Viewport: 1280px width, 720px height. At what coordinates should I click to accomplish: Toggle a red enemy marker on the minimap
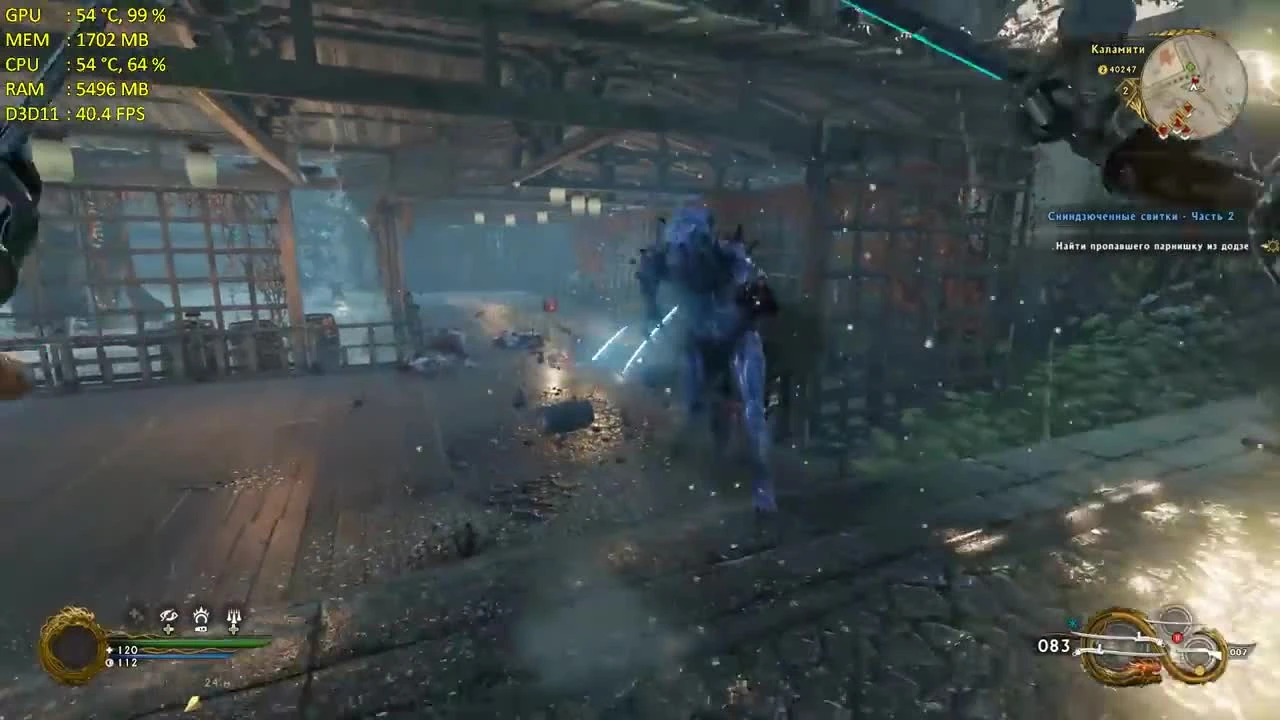[1187, 108]
